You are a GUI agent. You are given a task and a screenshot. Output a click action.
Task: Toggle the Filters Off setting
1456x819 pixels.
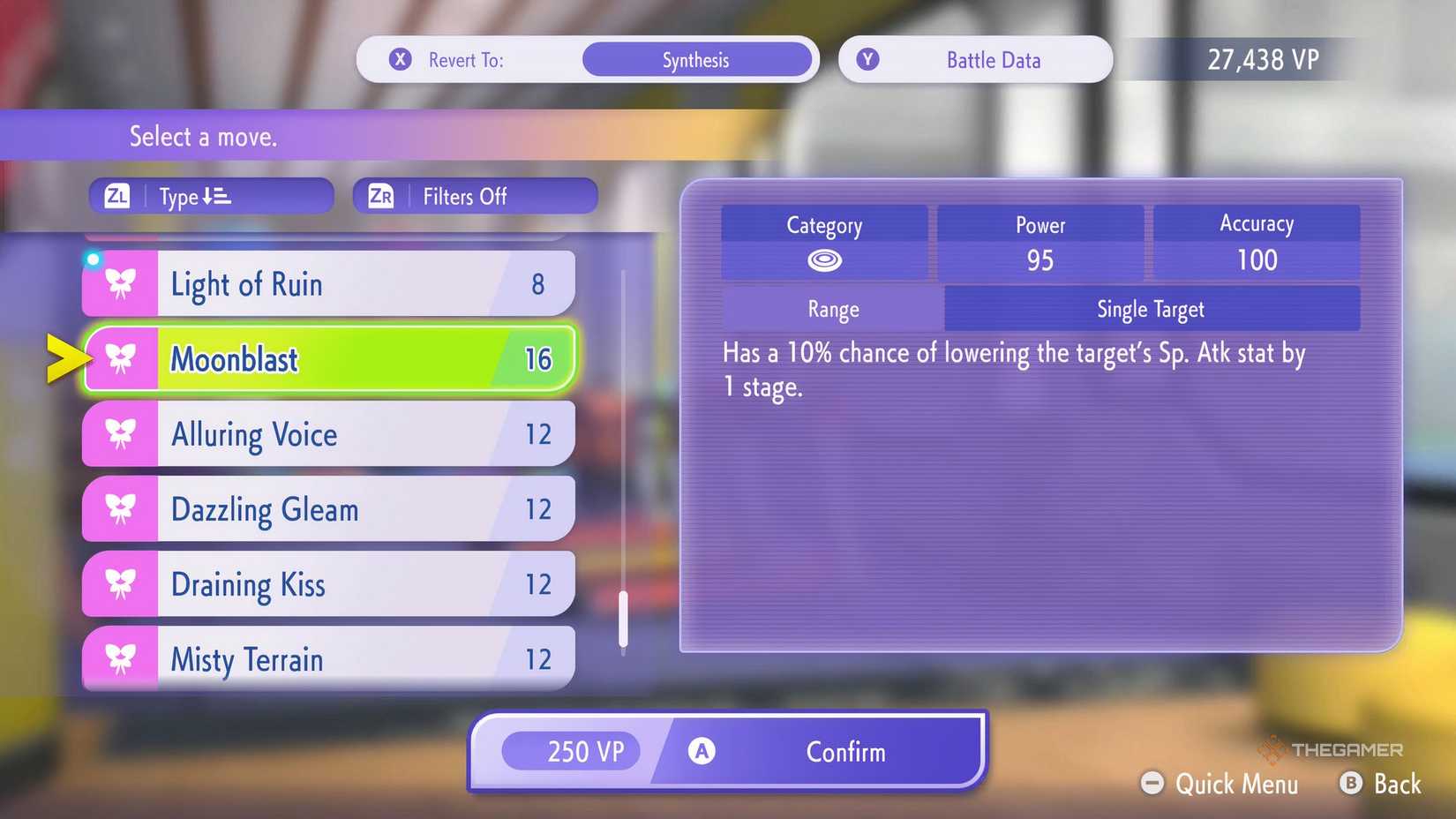tap(475, 196)
